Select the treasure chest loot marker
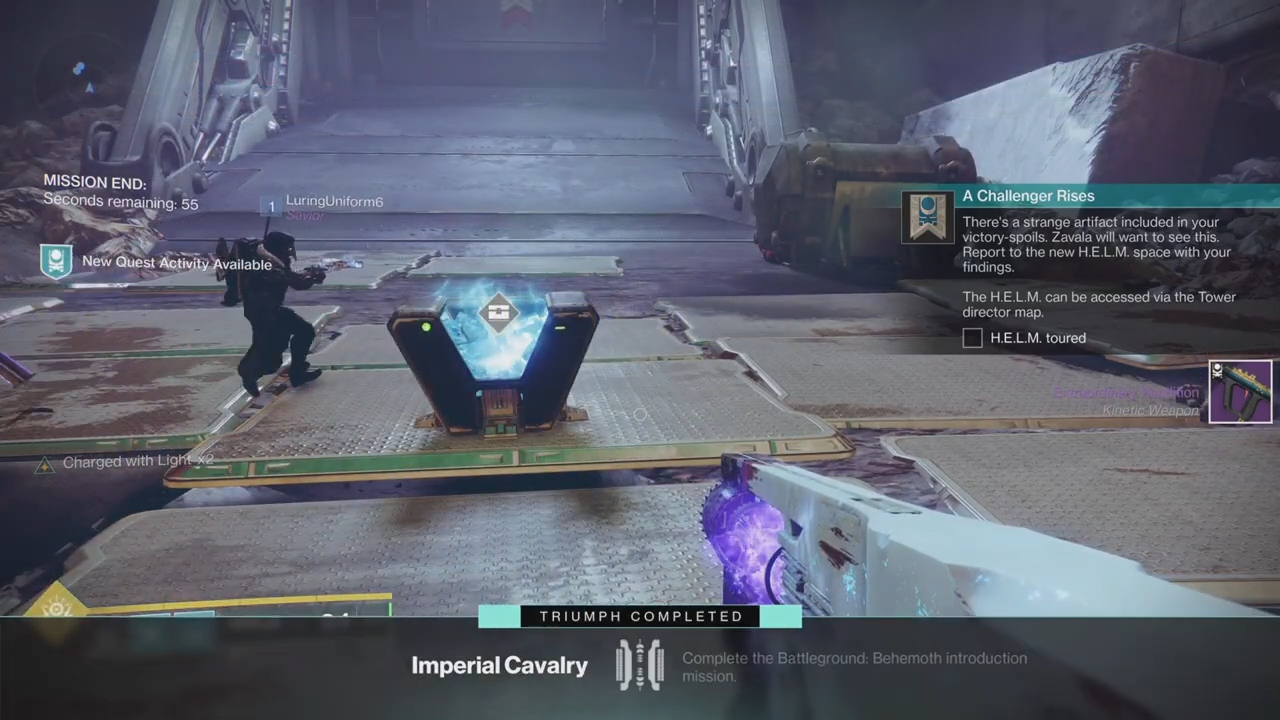The height and width of the screenshot is (720, 1280). point(498,312)
